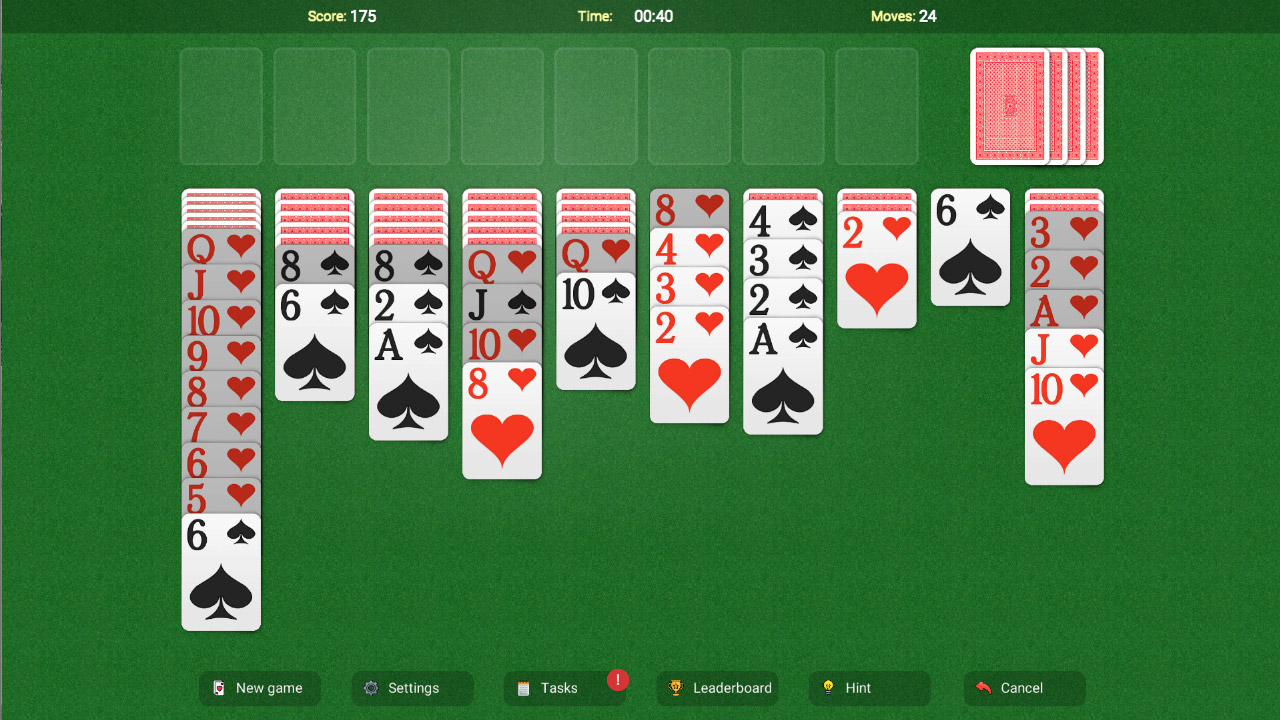Click the leftmost empty foundation slot
This screenshot has height=720, width=1280.
coord(221,104)
